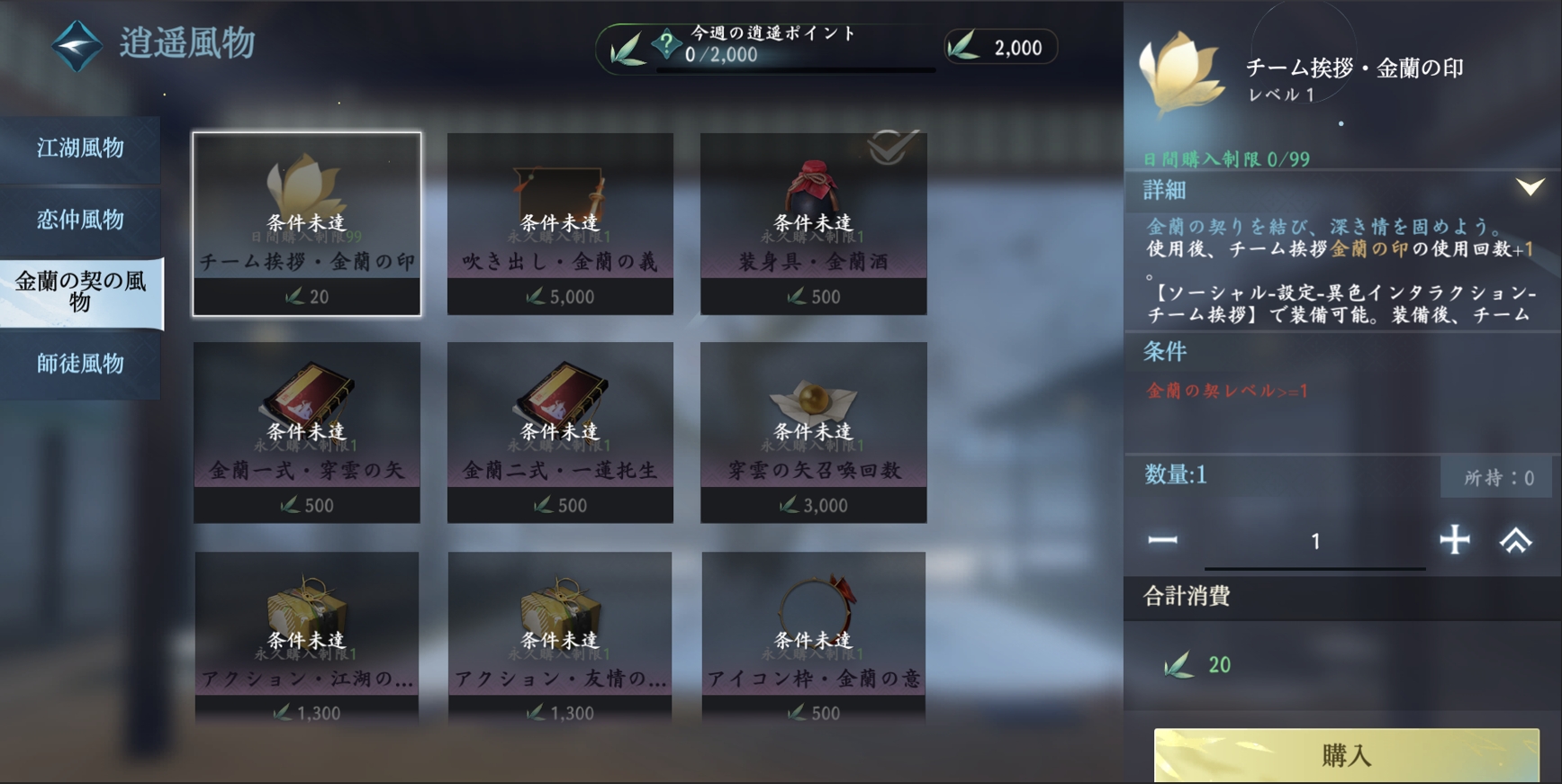
Task: Select the 金蘭二式・一蓮托生 book
Action: tap(560, 432)
